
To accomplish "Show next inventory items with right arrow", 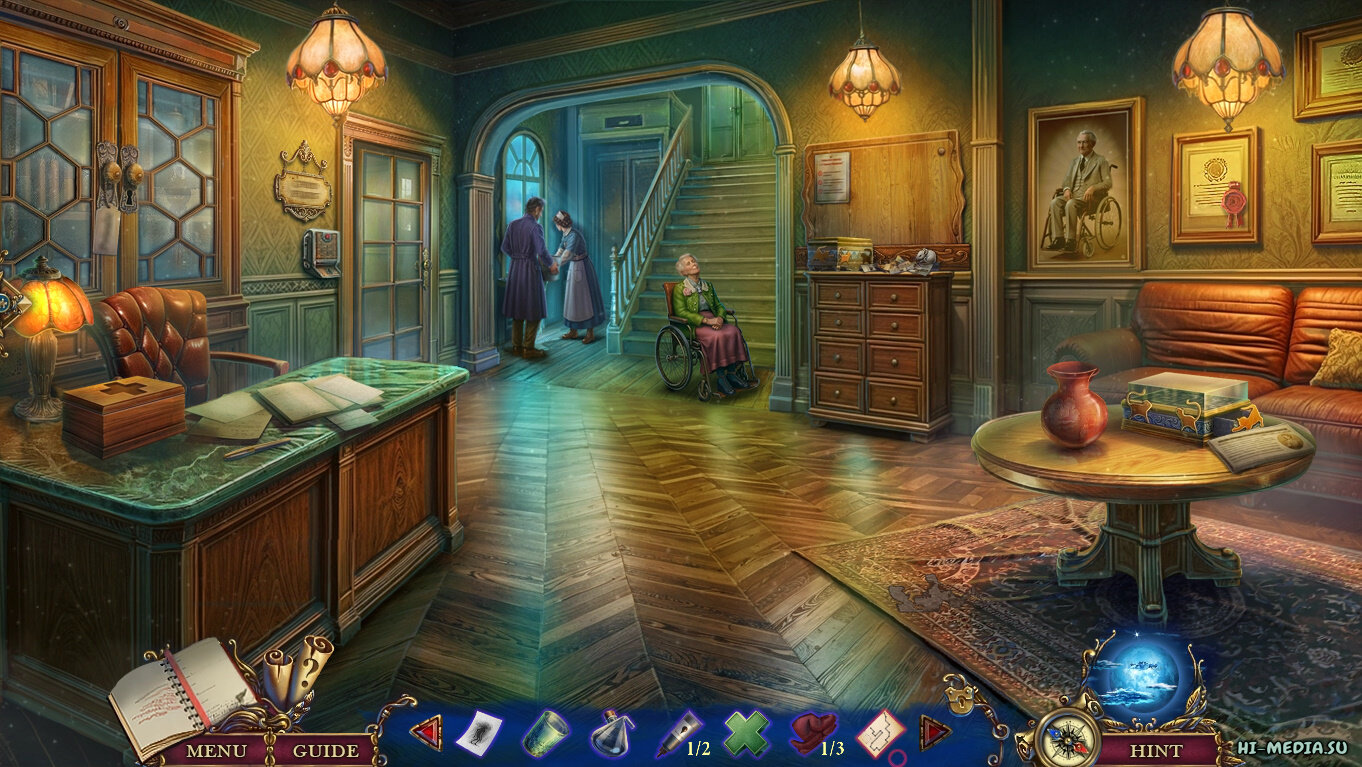I will [x=935, y=733].
